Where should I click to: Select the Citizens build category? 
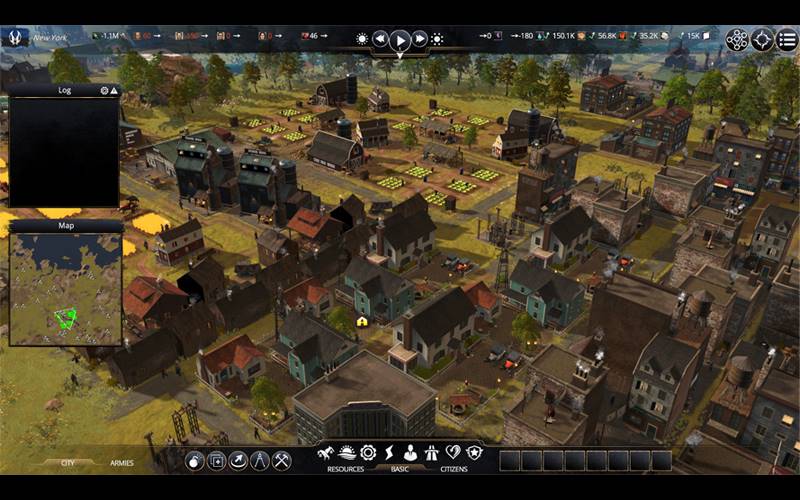tap(454, 468)
